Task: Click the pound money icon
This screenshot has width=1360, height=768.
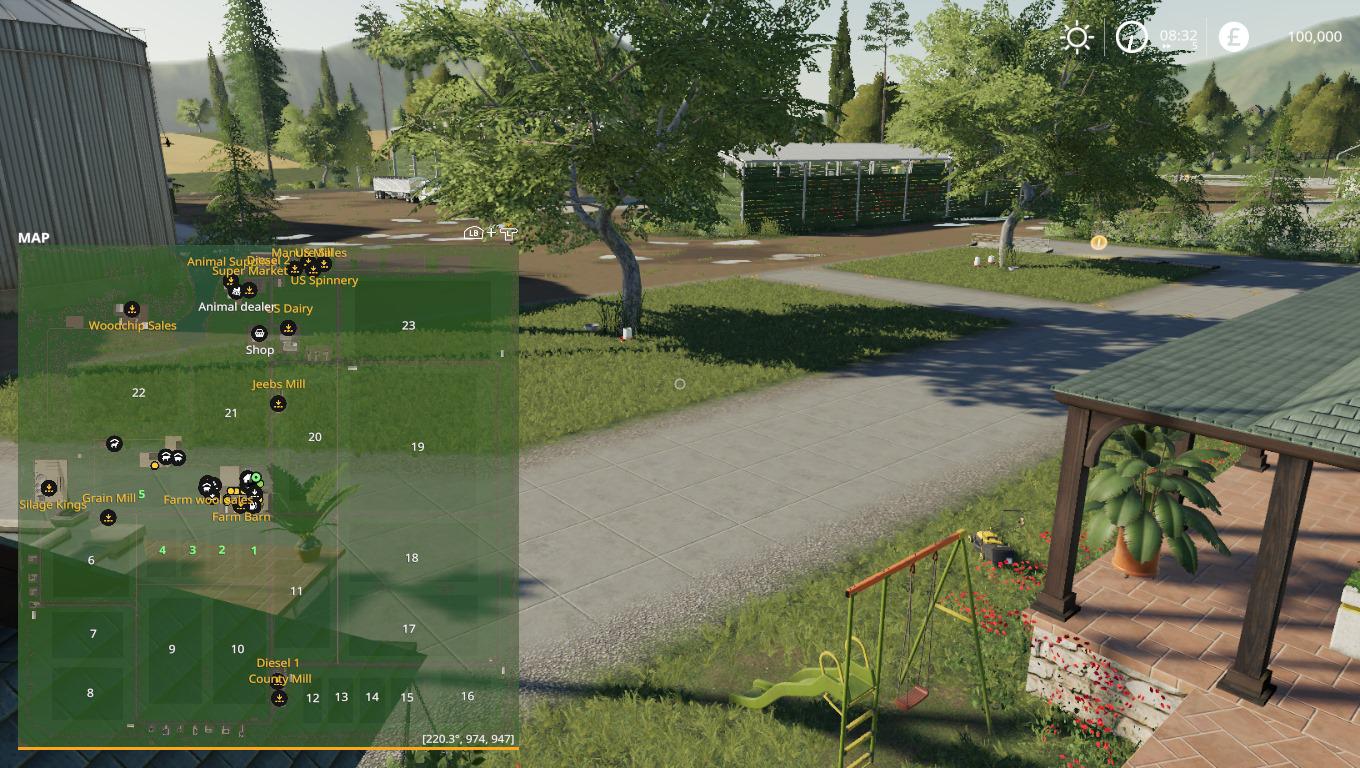Action: [x=1234, y=37]
